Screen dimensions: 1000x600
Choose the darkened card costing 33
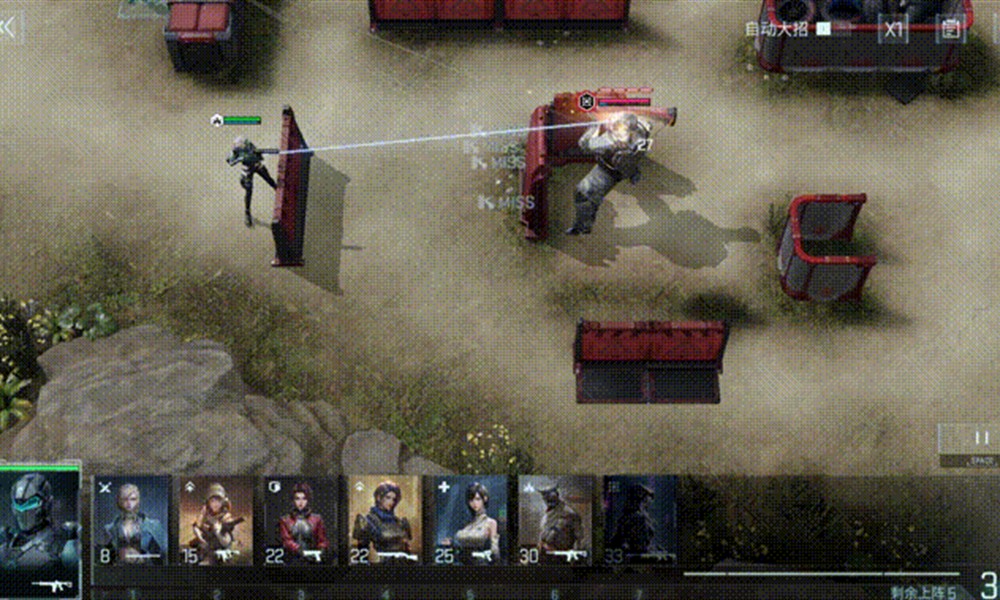pos(640,520)
